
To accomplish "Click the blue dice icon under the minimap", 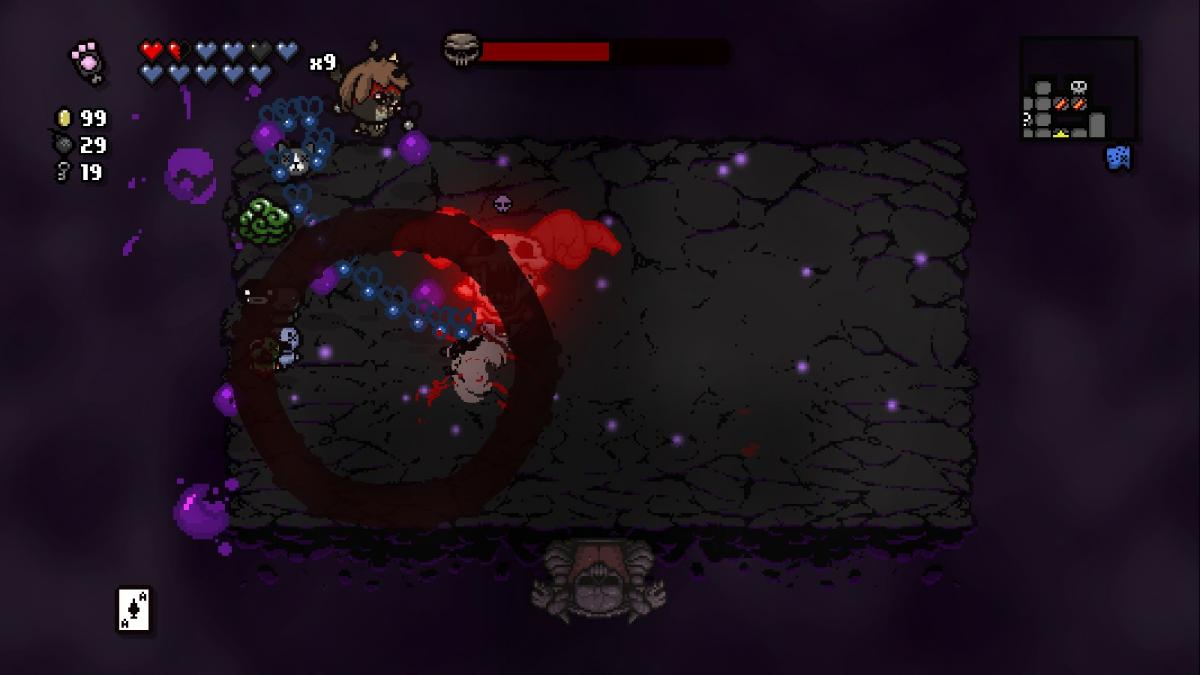I will [x=1118, y=158].
